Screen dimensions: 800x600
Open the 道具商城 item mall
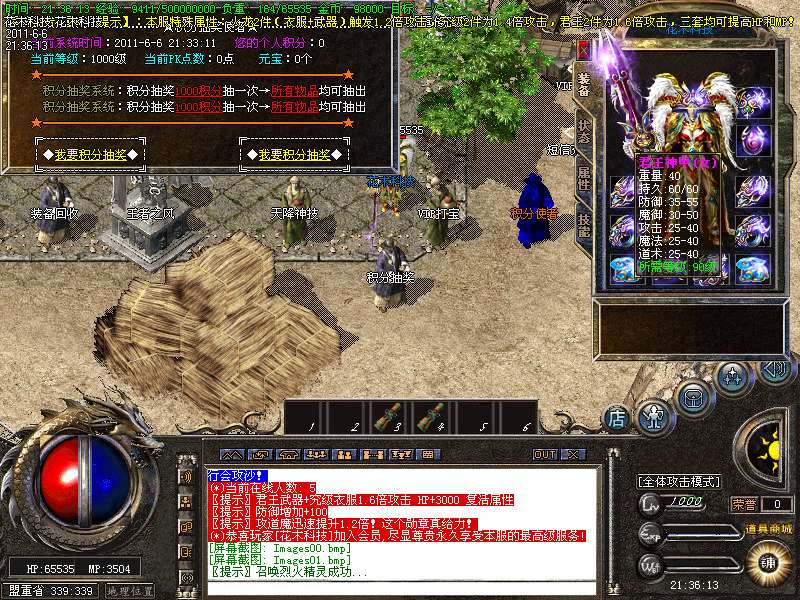click(768, 528)
